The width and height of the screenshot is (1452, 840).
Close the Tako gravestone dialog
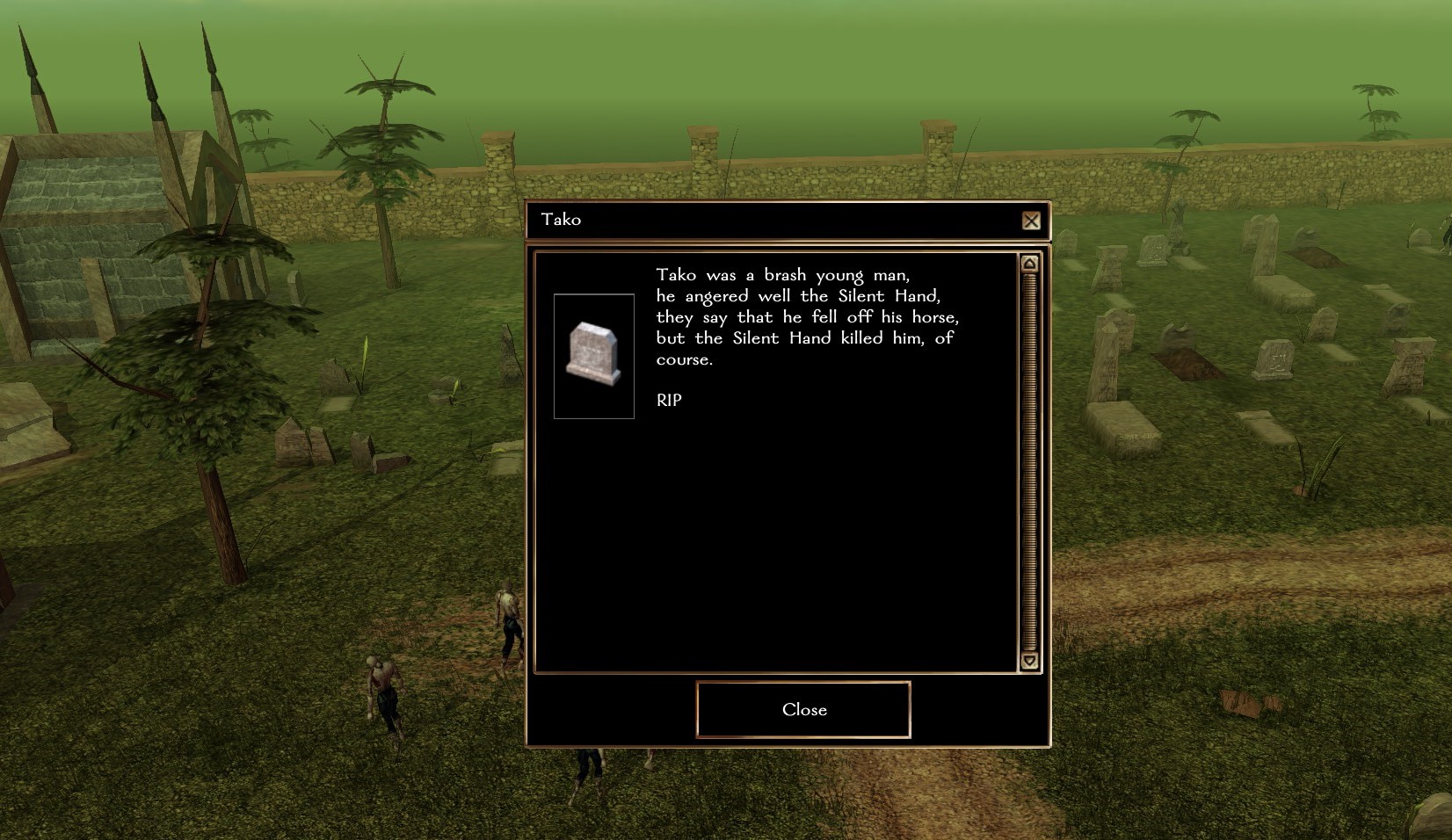point(803,710)
